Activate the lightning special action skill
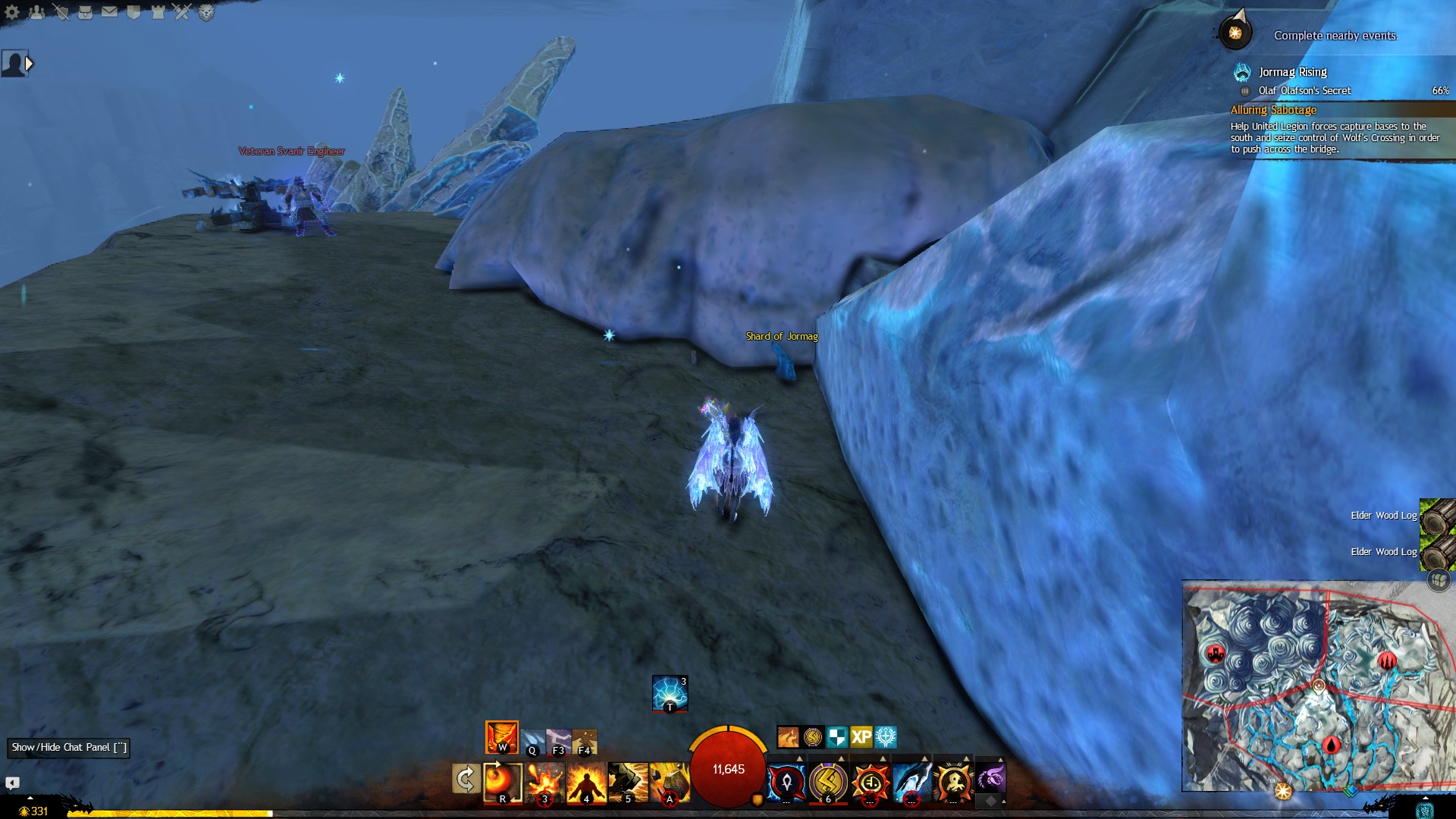Screen dimensions: 1456x819 [670, 693]
